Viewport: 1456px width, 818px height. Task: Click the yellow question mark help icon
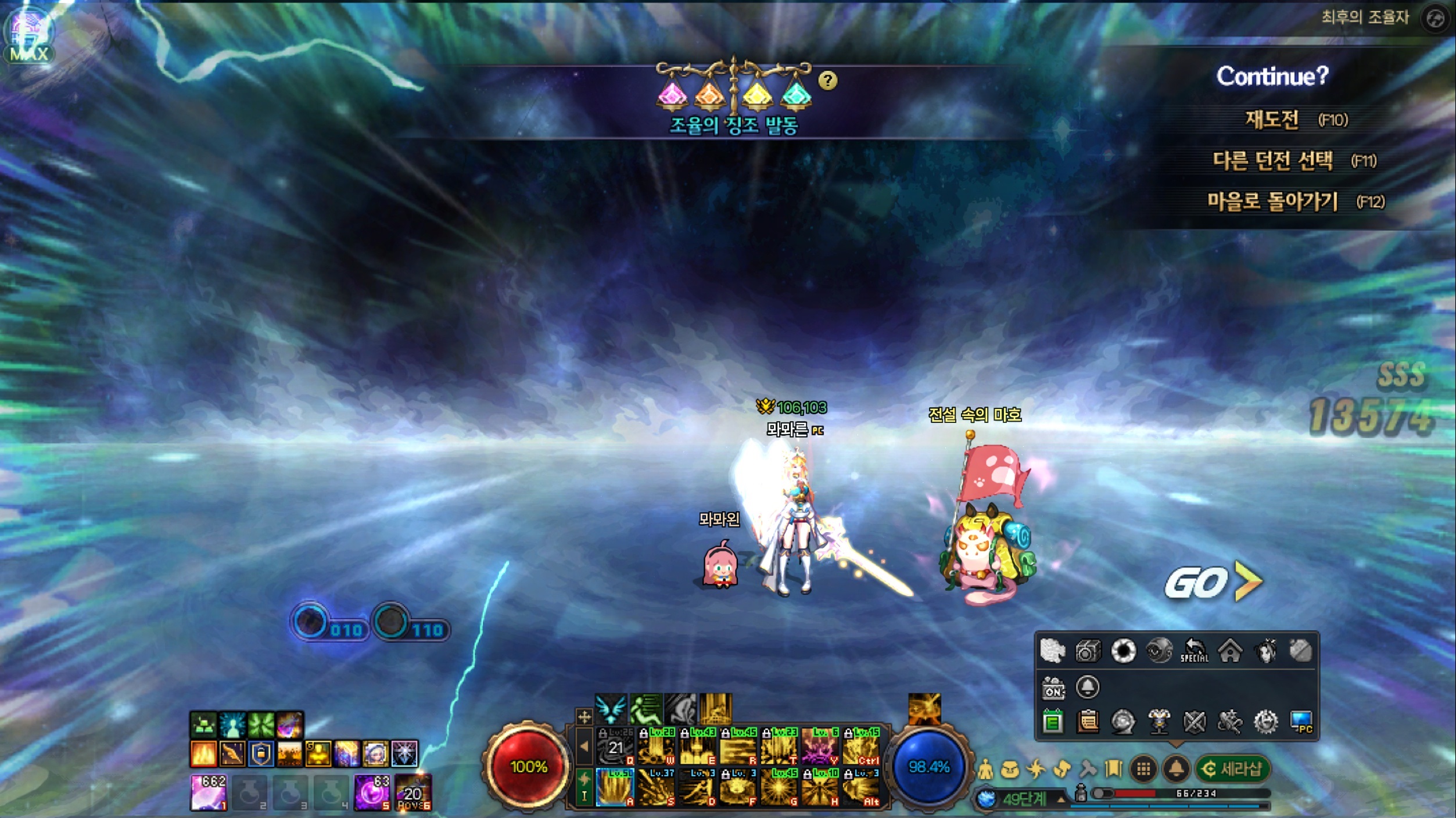(x=827, y=80)
